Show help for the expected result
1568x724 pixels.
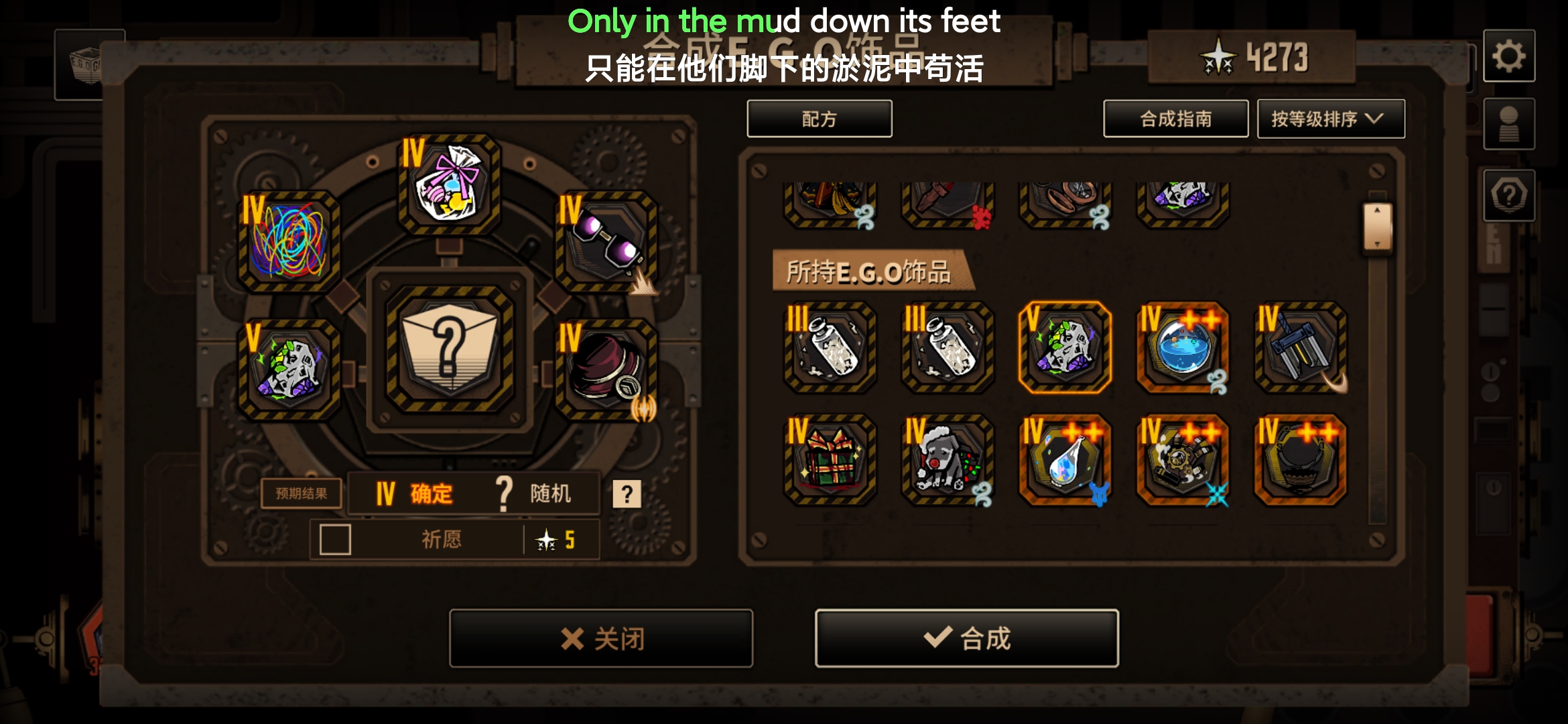627,494
